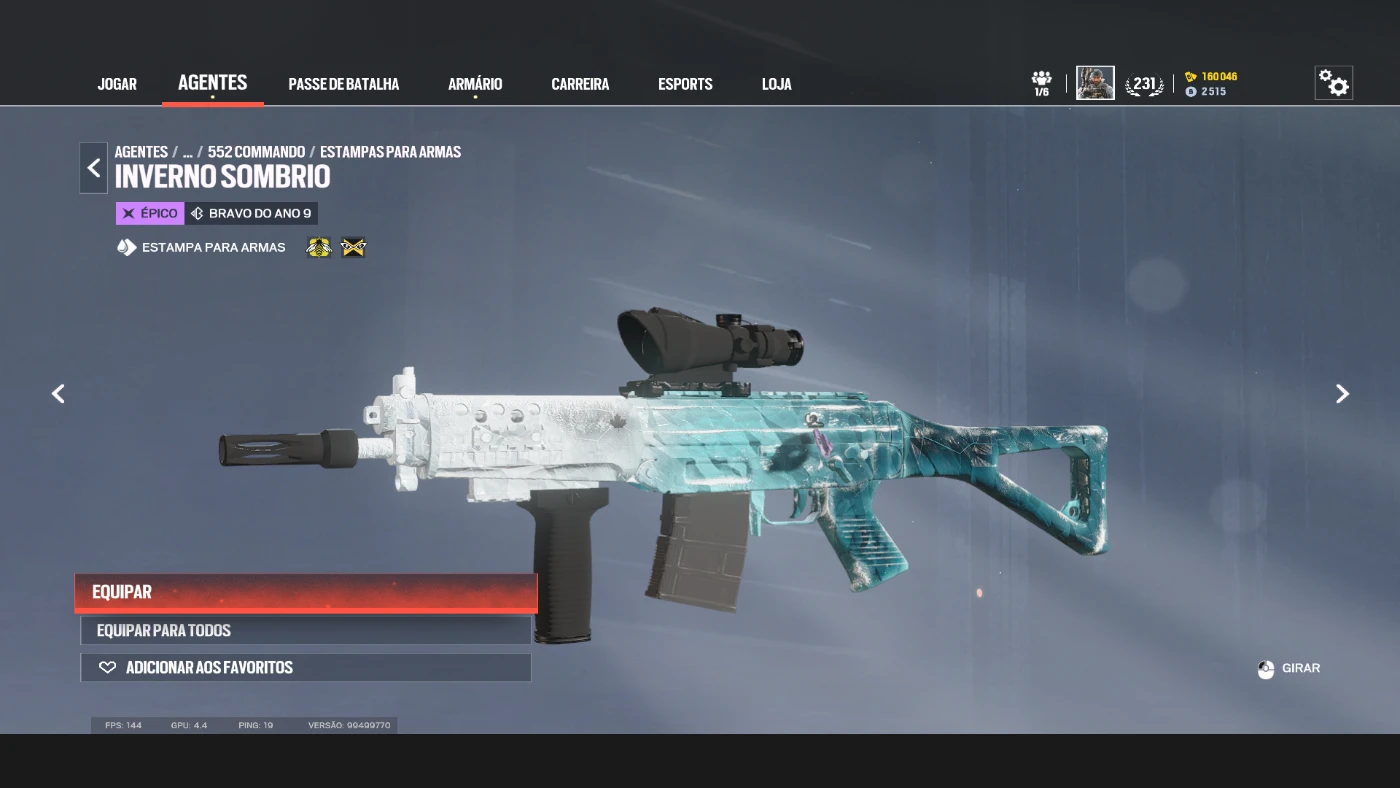Image resolution: width=1400 pixels, height=788 pixels.
Task: Go back using the header back arrow
Action: click(94, 167)
